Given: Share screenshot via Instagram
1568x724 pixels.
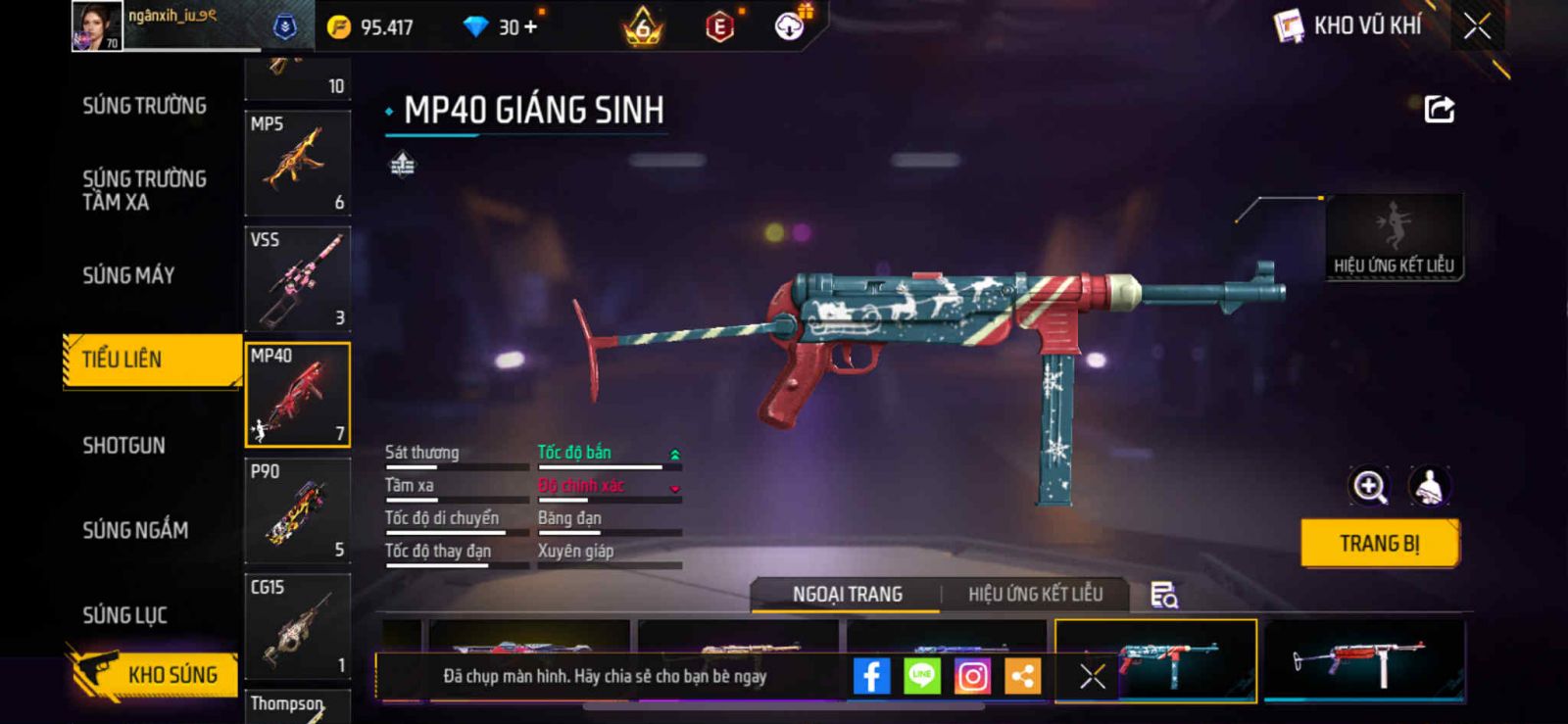Looking at the screenshot, I should click(972, 676).
